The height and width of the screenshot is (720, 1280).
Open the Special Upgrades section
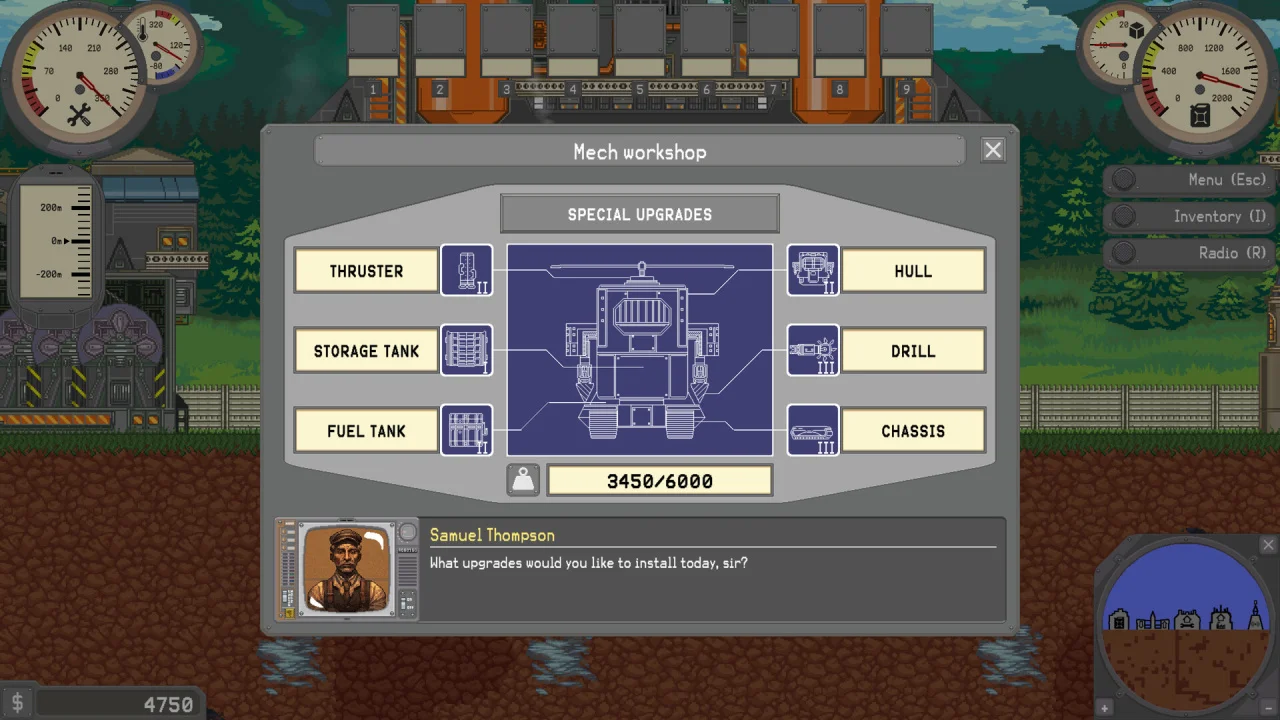pyautogui.click(x=639, y=214)
